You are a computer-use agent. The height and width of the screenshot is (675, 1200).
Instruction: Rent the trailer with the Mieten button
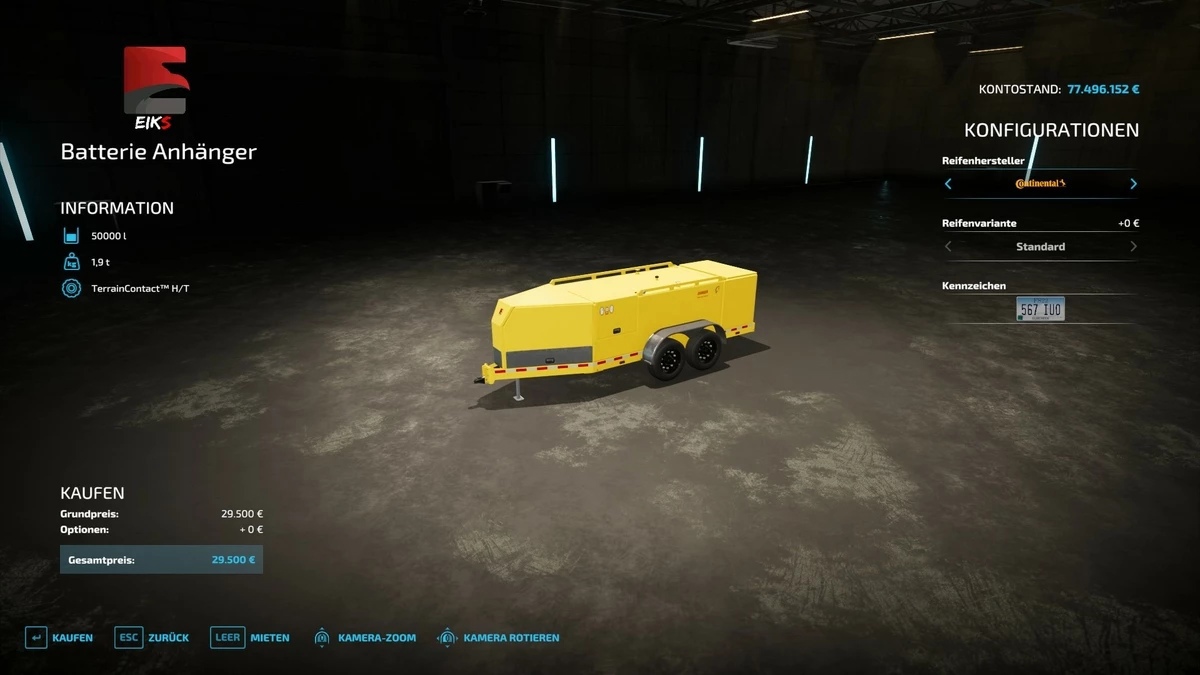(x=250, y=638)
